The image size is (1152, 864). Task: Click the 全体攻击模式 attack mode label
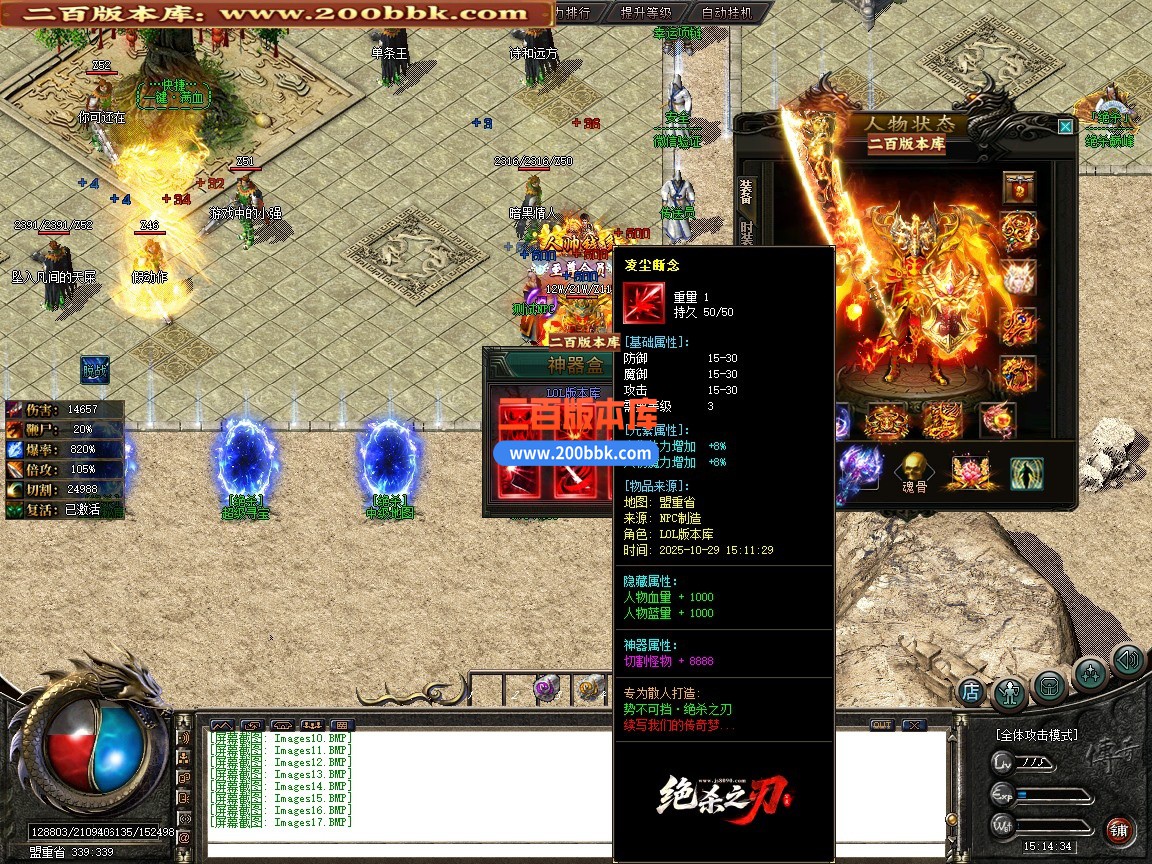click(x=1036, y=735)
